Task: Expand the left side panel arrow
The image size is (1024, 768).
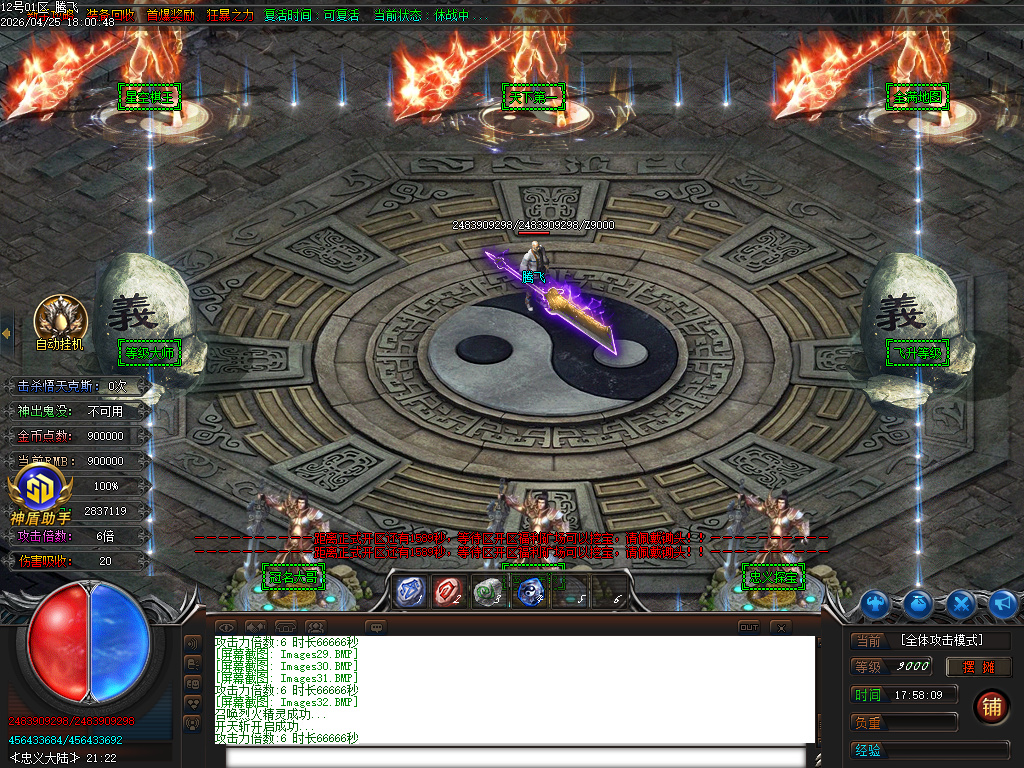Action: click(x=6, y=333)
